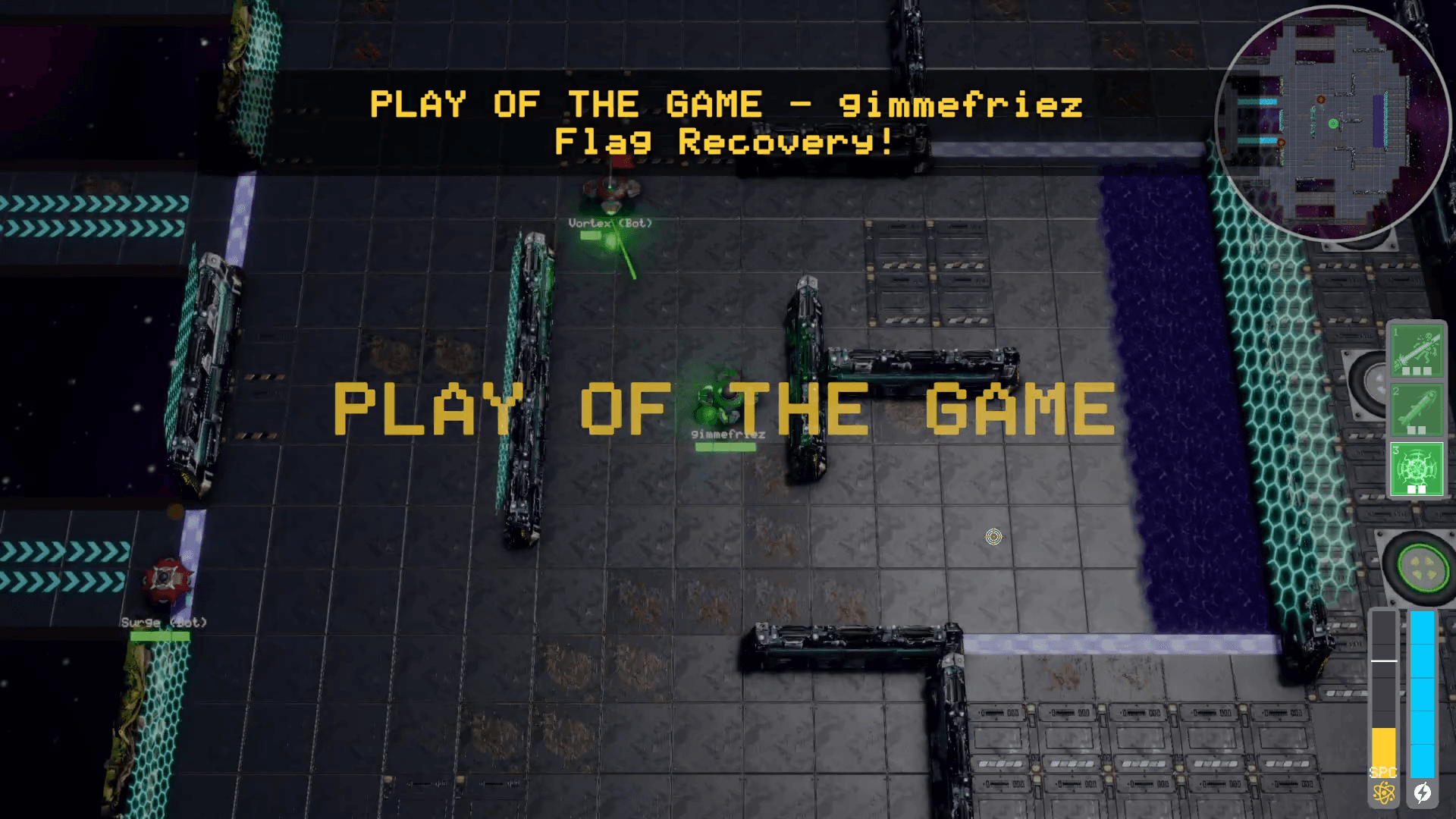Select the melee blade weapon in slot 1
This screenshot has width=1456, height=819.
pyautogui.click(x=1417, y=351)
